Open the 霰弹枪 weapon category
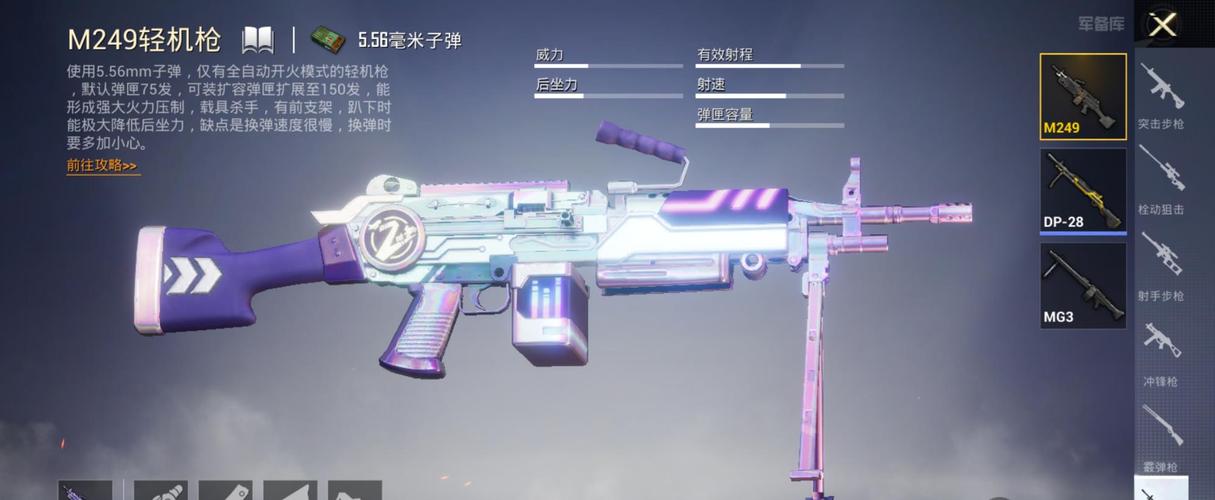The image size is (1215, 500). [x=1161, y=436]
